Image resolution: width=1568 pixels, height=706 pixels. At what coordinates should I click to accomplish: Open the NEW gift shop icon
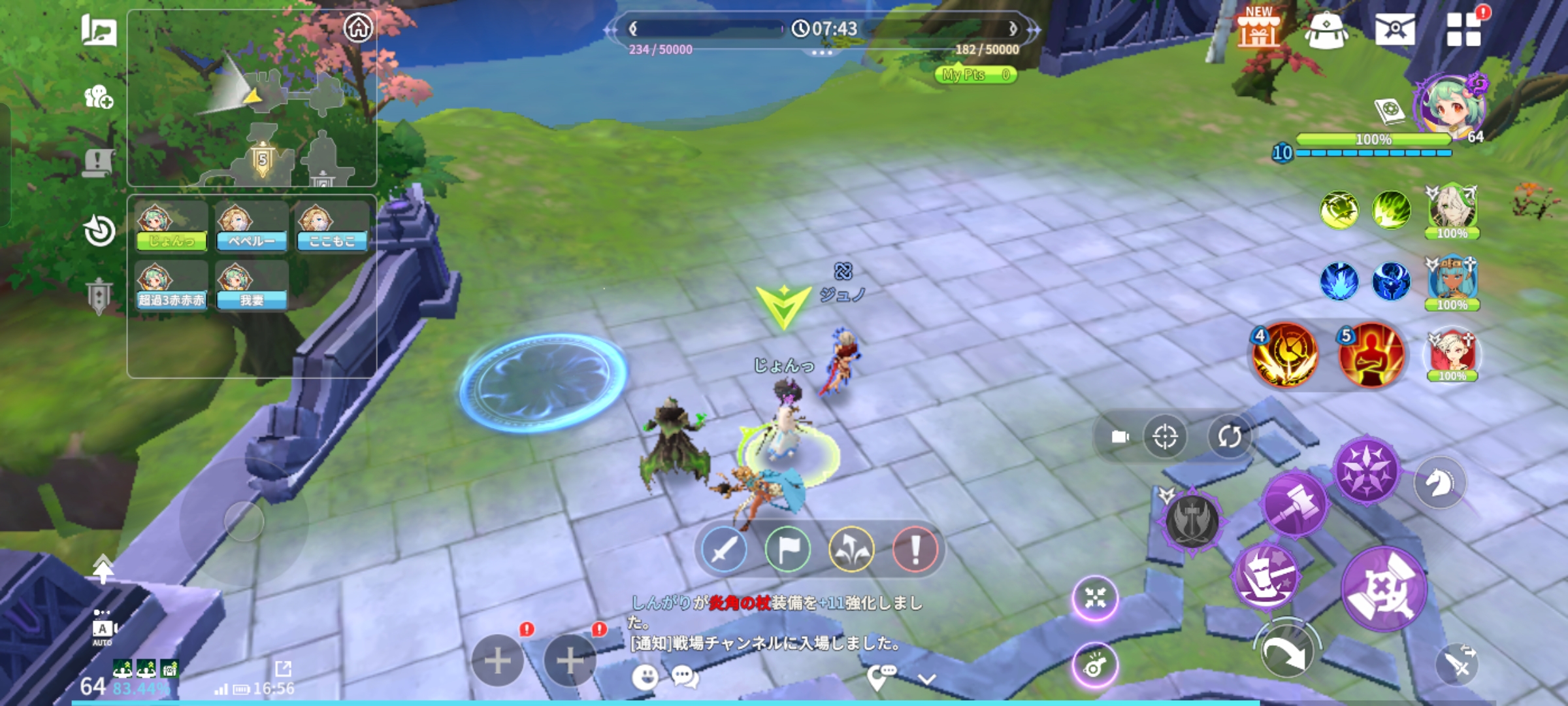pos(1258,29)
